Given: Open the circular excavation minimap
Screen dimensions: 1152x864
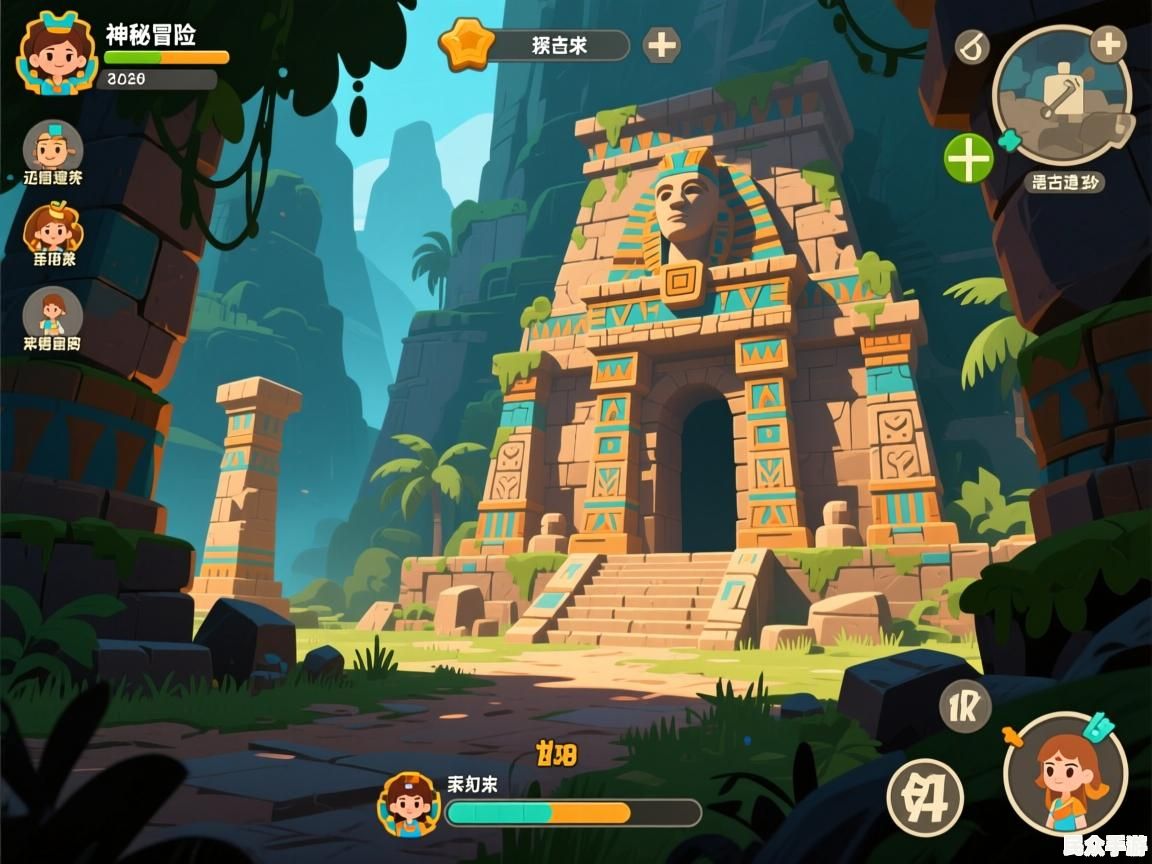Looking at the screenshot, I should click(1061, 97).
